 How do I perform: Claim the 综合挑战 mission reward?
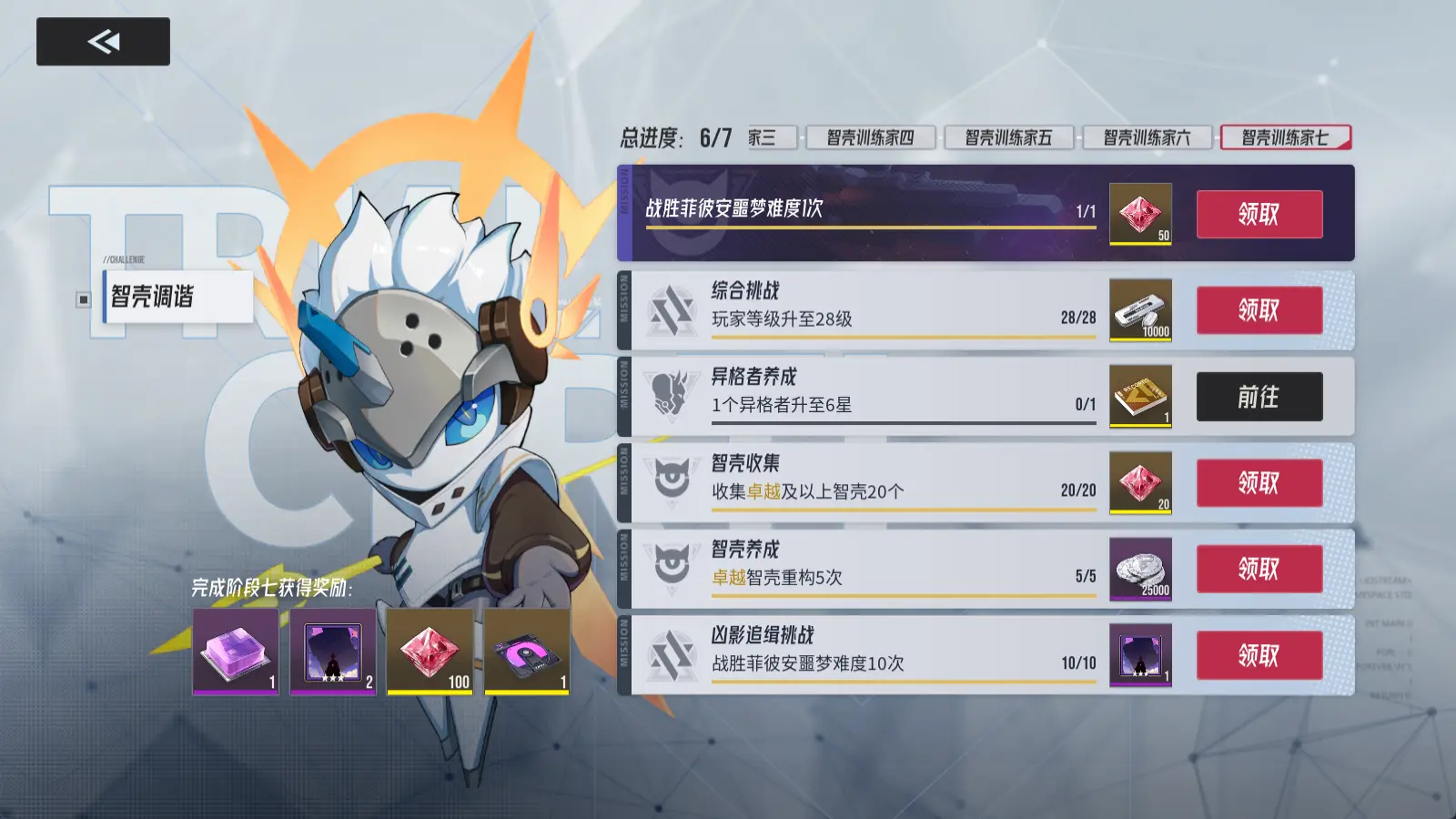point(1259,310)
